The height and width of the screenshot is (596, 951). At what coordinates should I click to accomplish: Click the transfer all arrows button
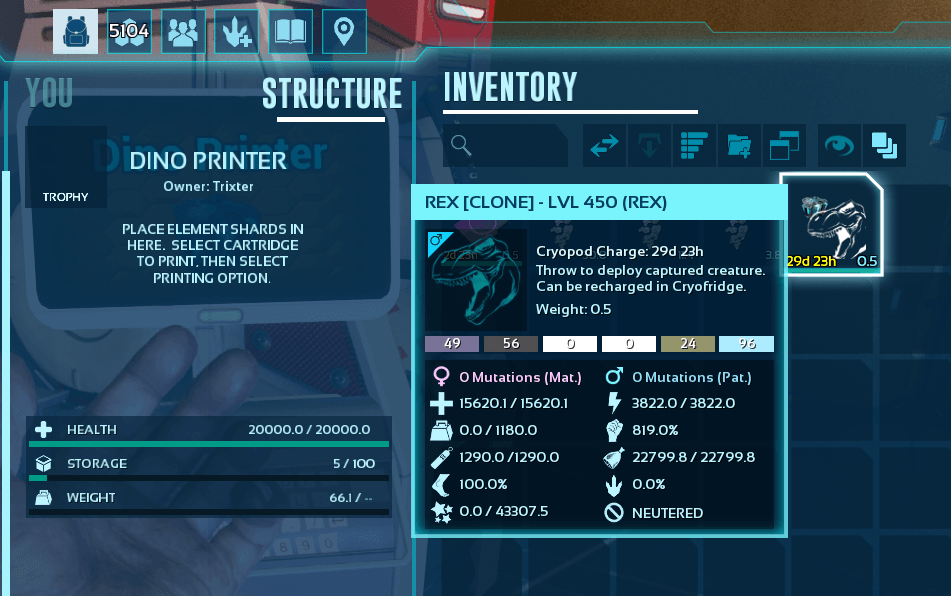coord(605,146)
